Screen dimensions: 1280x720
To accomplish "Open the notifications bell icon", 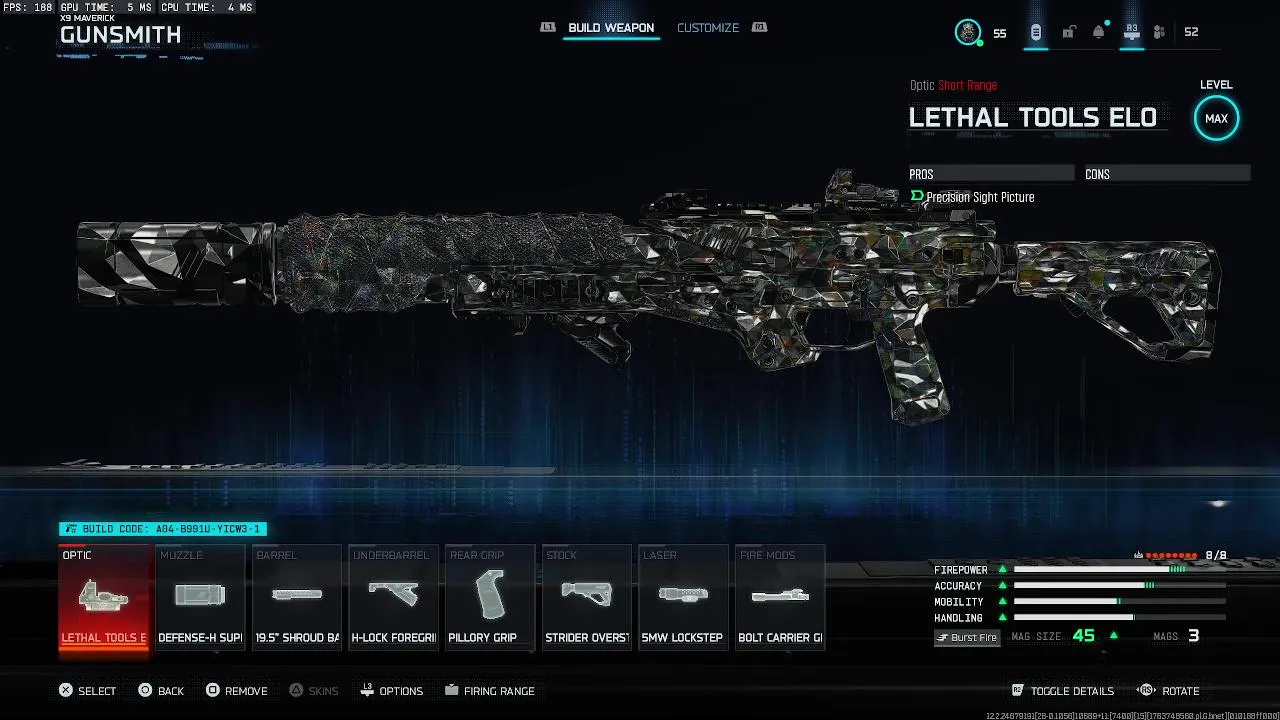I will click(1099, 32).
